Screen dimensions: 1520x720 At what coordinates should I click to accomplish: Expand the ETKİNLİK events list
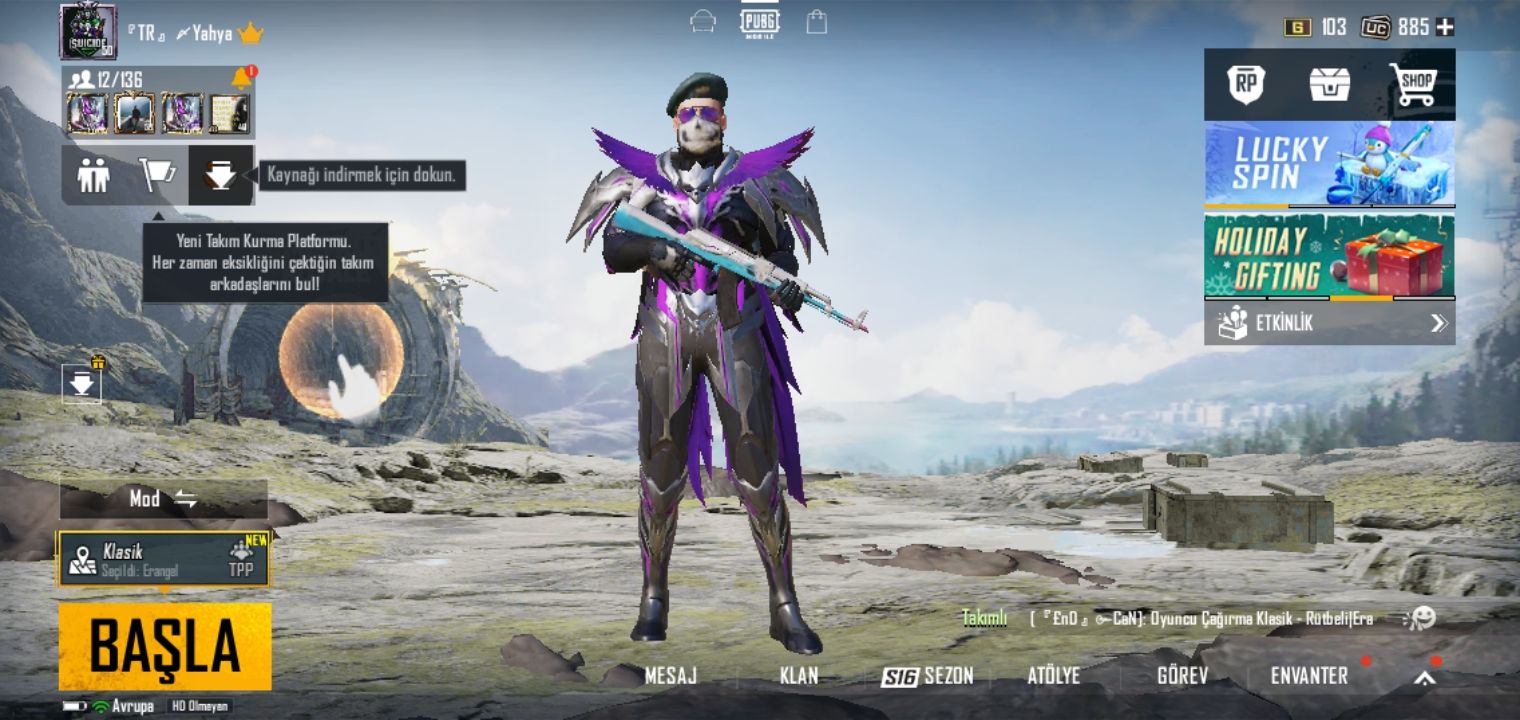[x=1329, y=323]
